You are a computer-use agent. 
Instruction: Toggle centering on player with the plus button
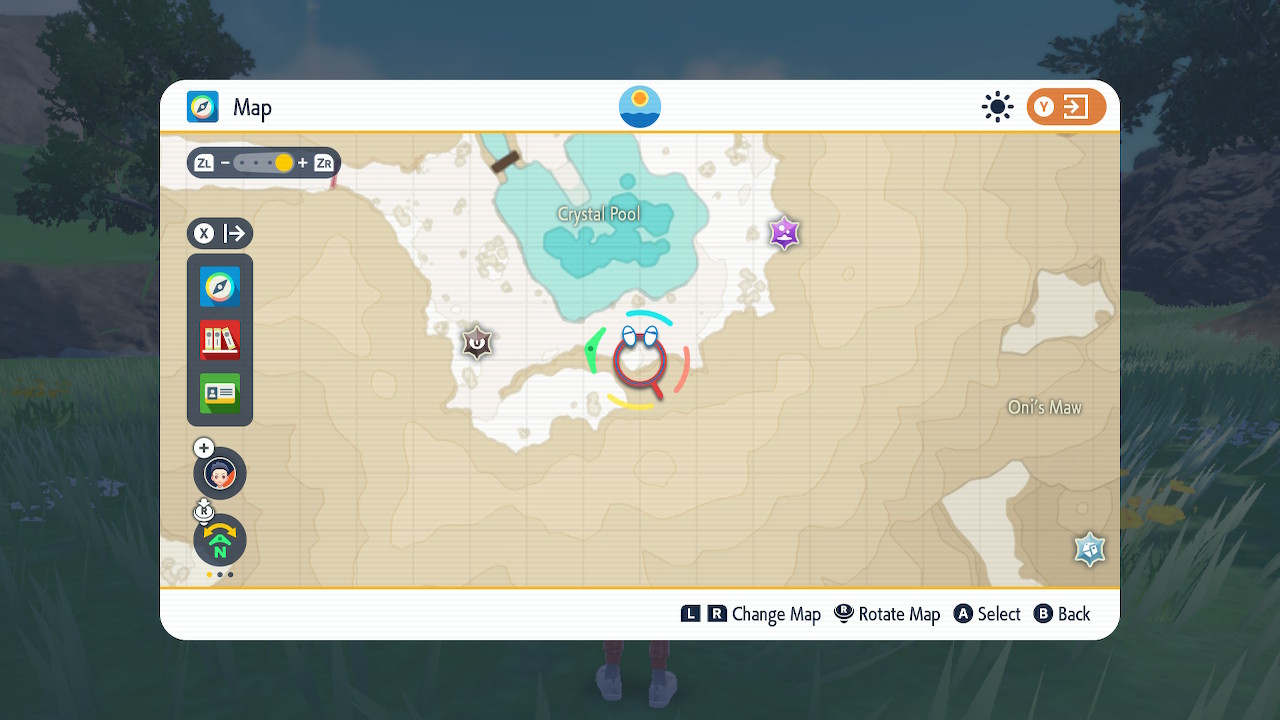(x=203, y=447)
